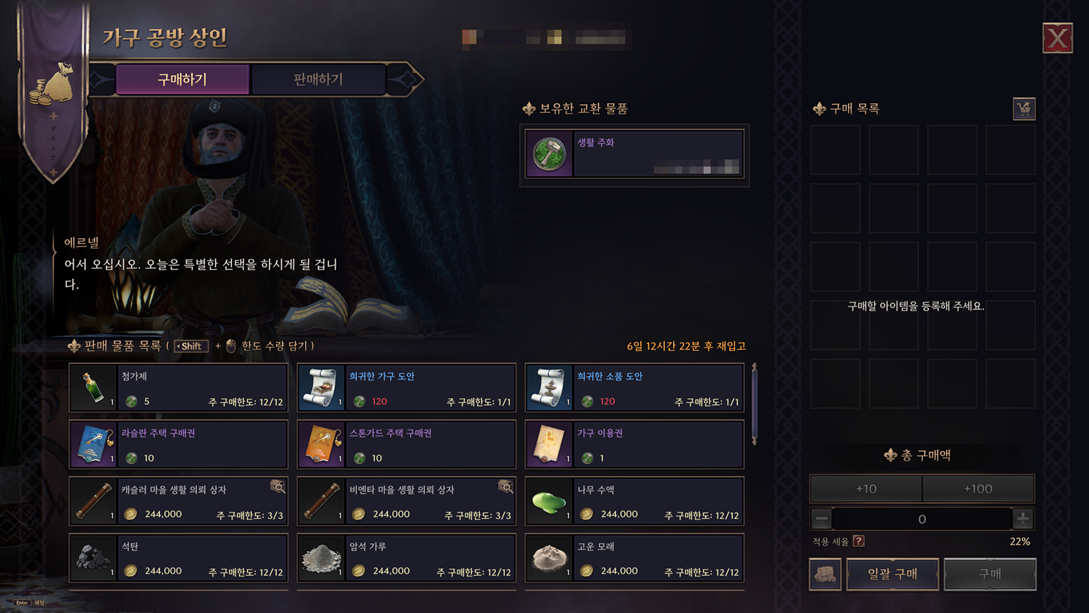Screen dimensions: 1089x613
Task: Open the tax rate help question mark
Action: [859, 541]
